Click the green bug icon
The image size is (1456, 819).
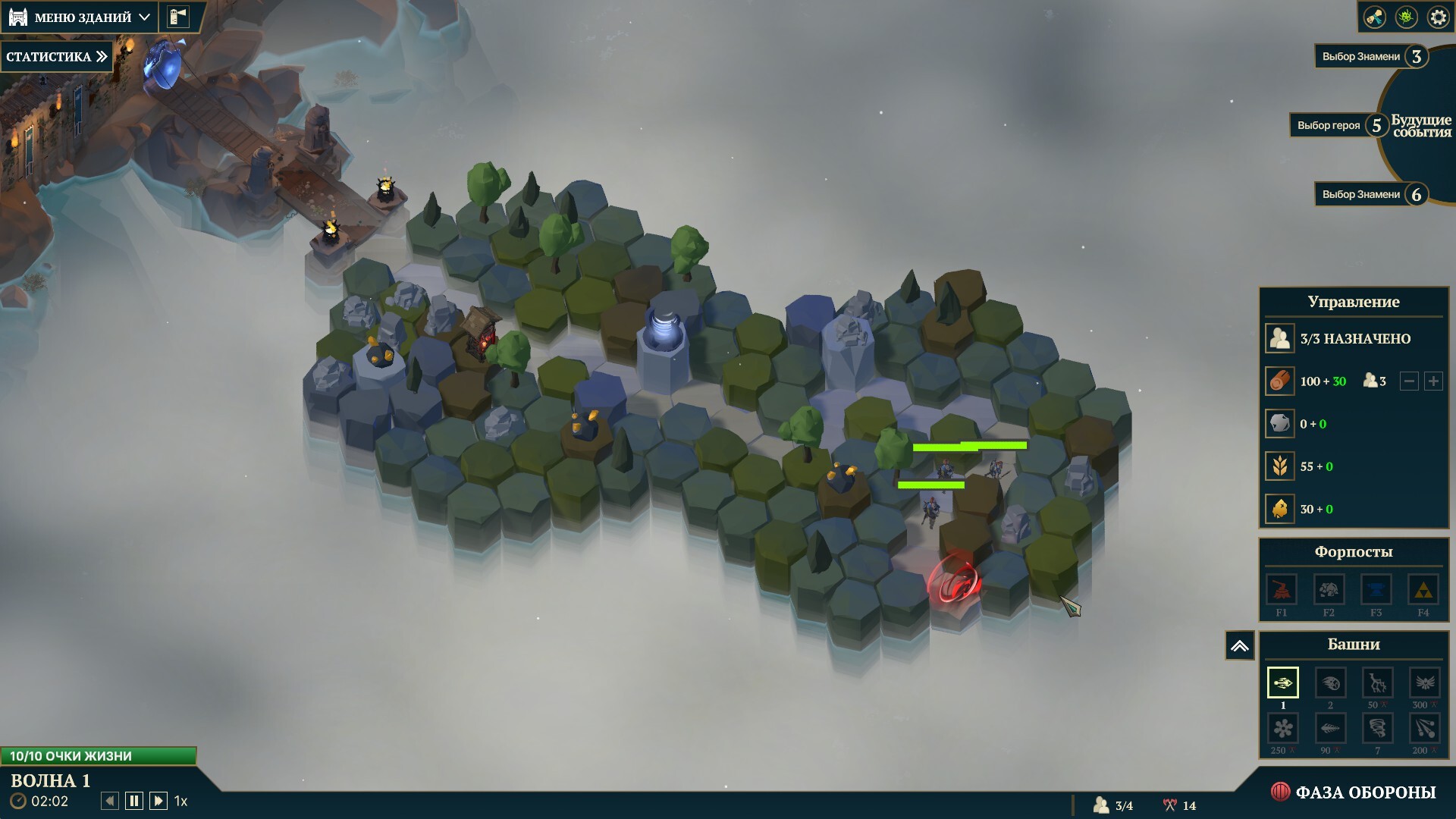pyautogui.click(x=1406, y=17)
